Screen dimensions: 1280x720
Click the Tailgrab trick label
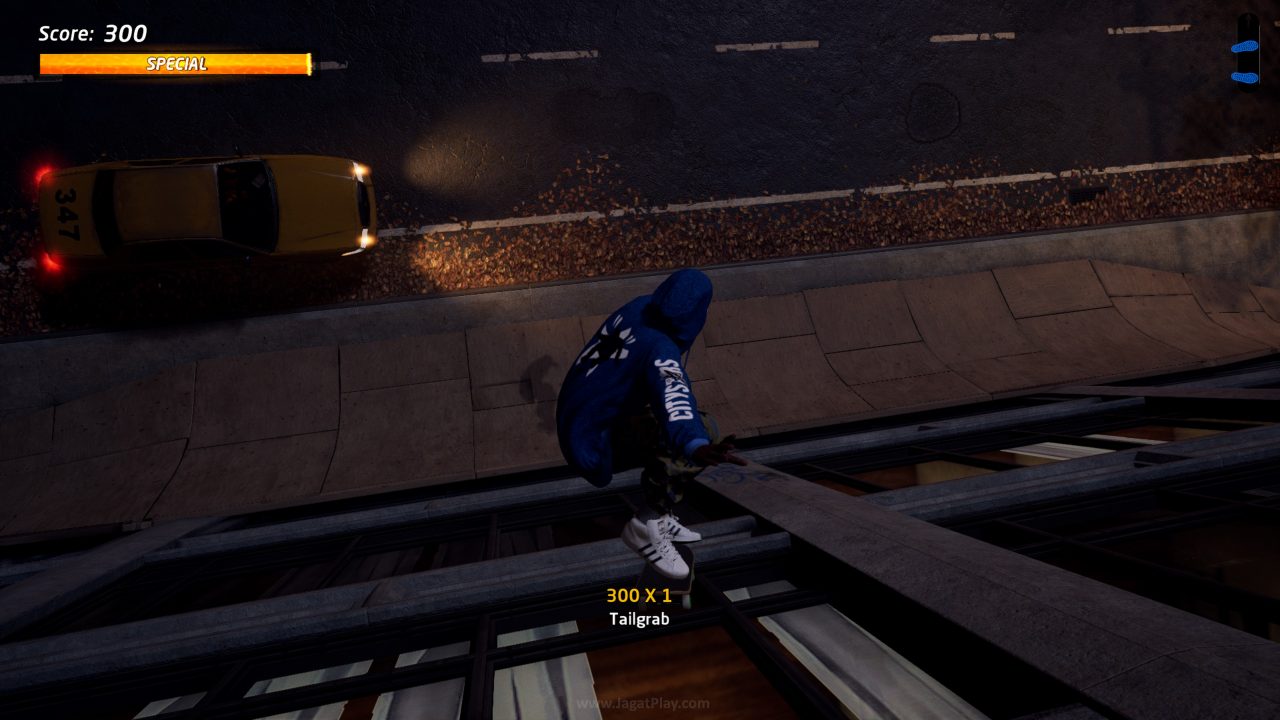640,620
